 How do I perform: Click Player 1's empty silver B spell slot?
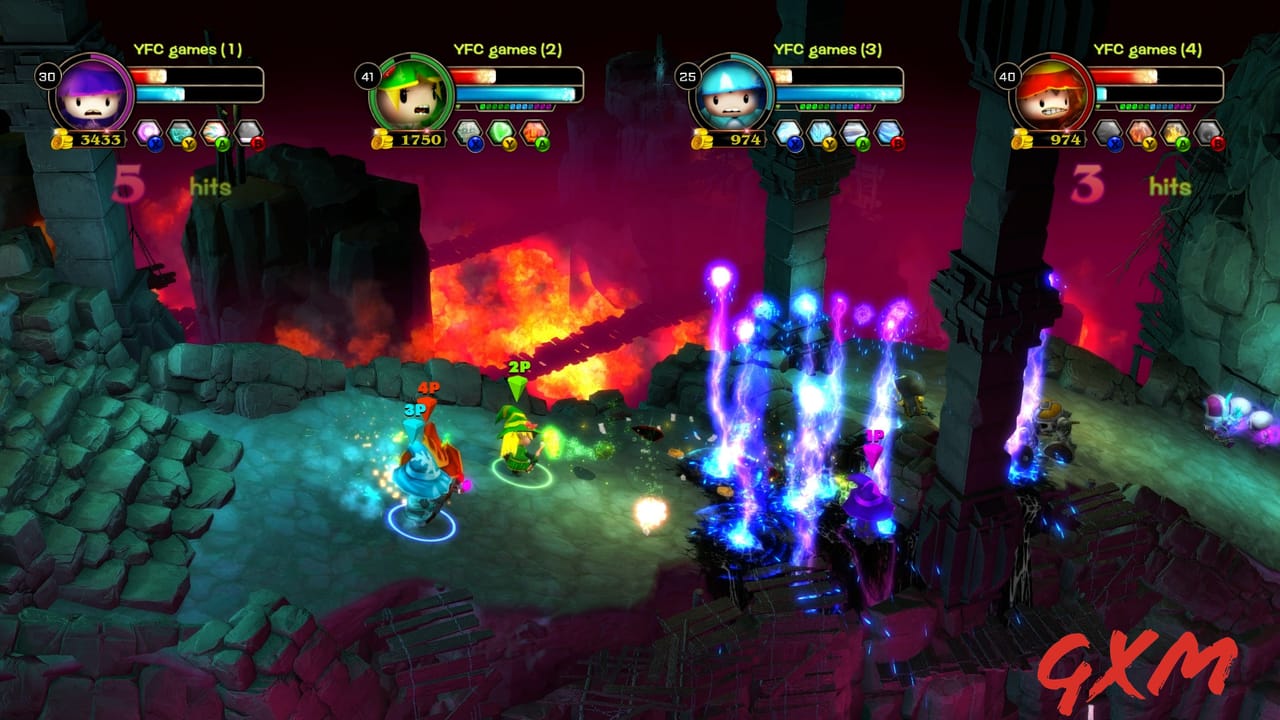tap(250, 133)
